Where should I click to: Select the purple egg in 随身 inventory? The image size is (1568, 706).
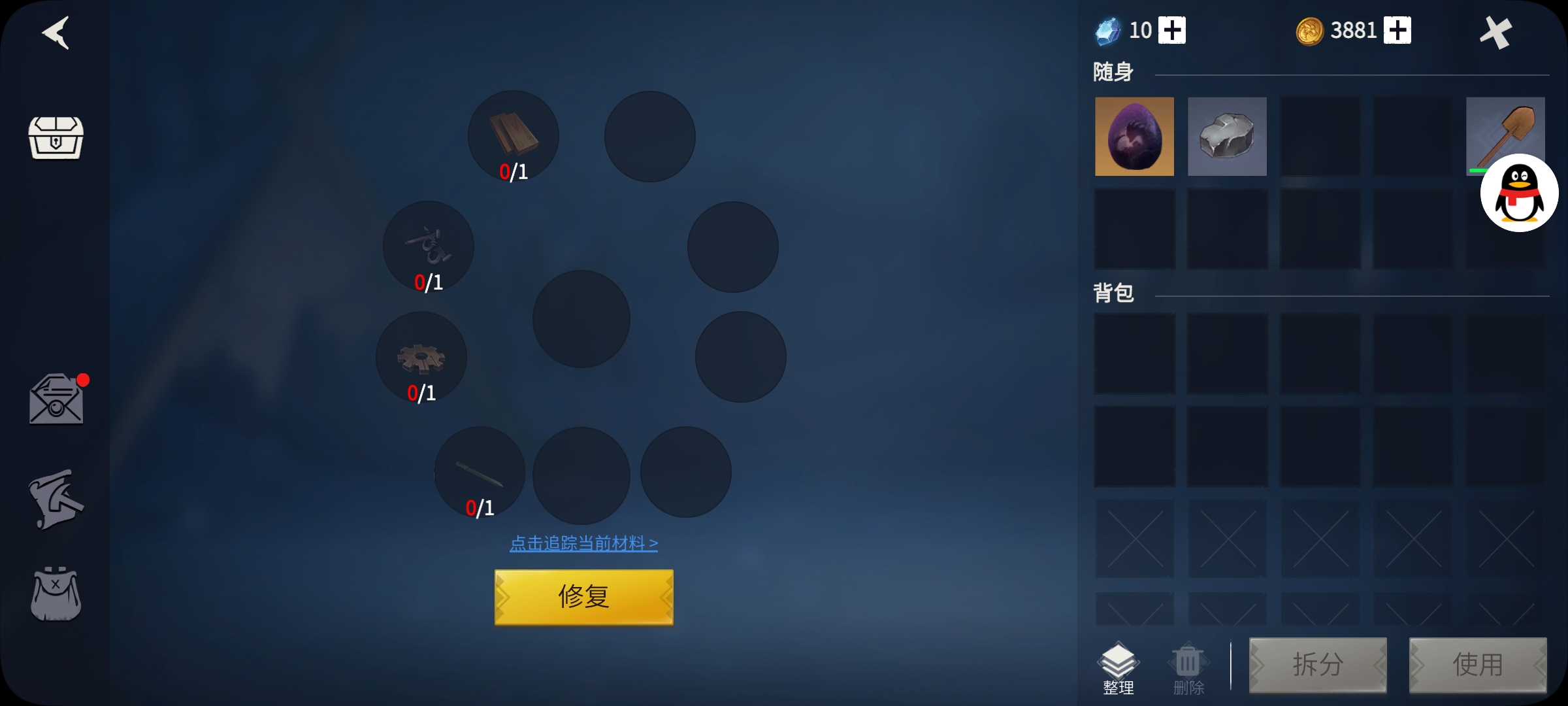click(1134, 136)
